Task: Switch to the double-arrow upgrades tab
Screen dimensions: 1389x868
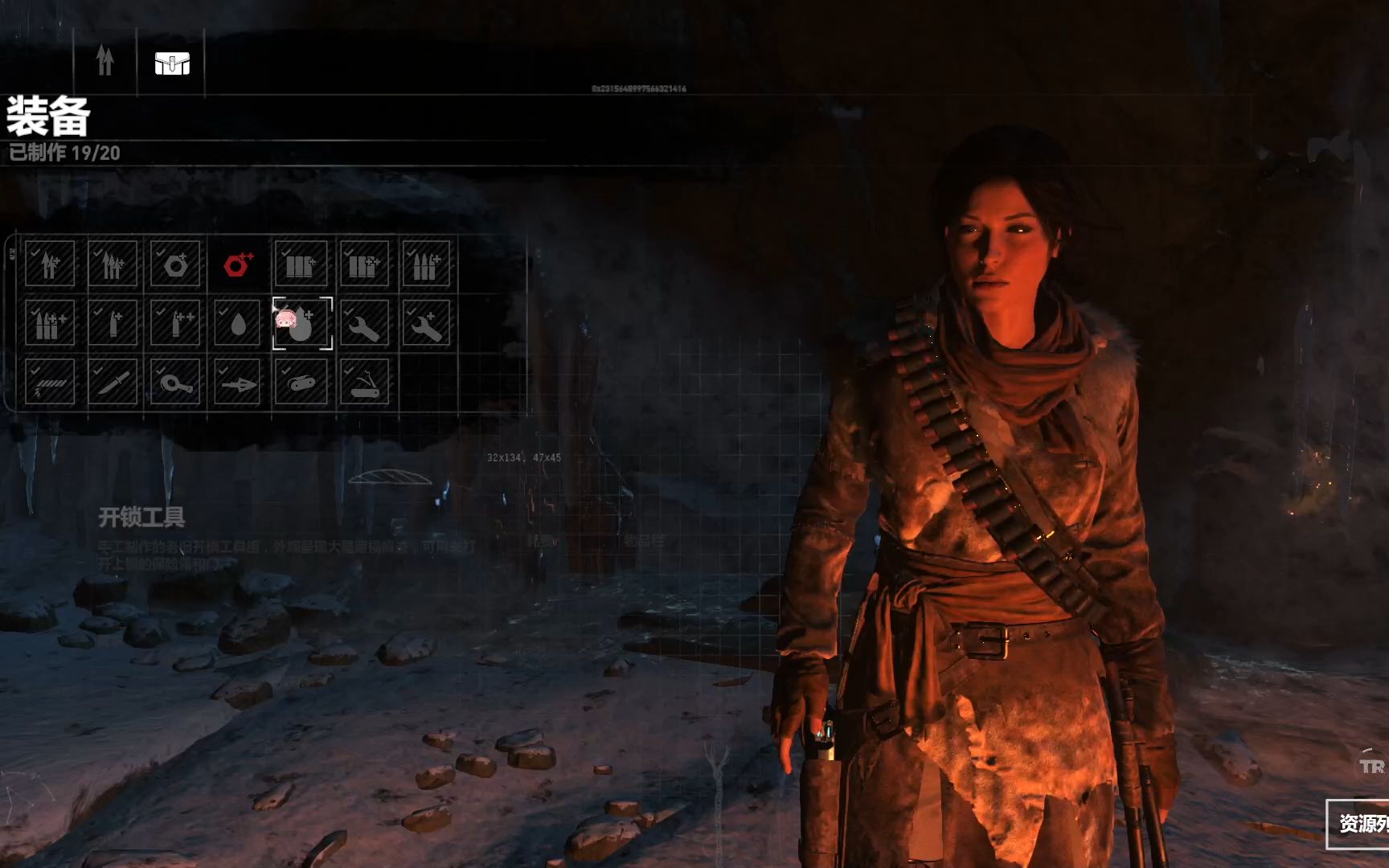Action: tap(105, 62)
